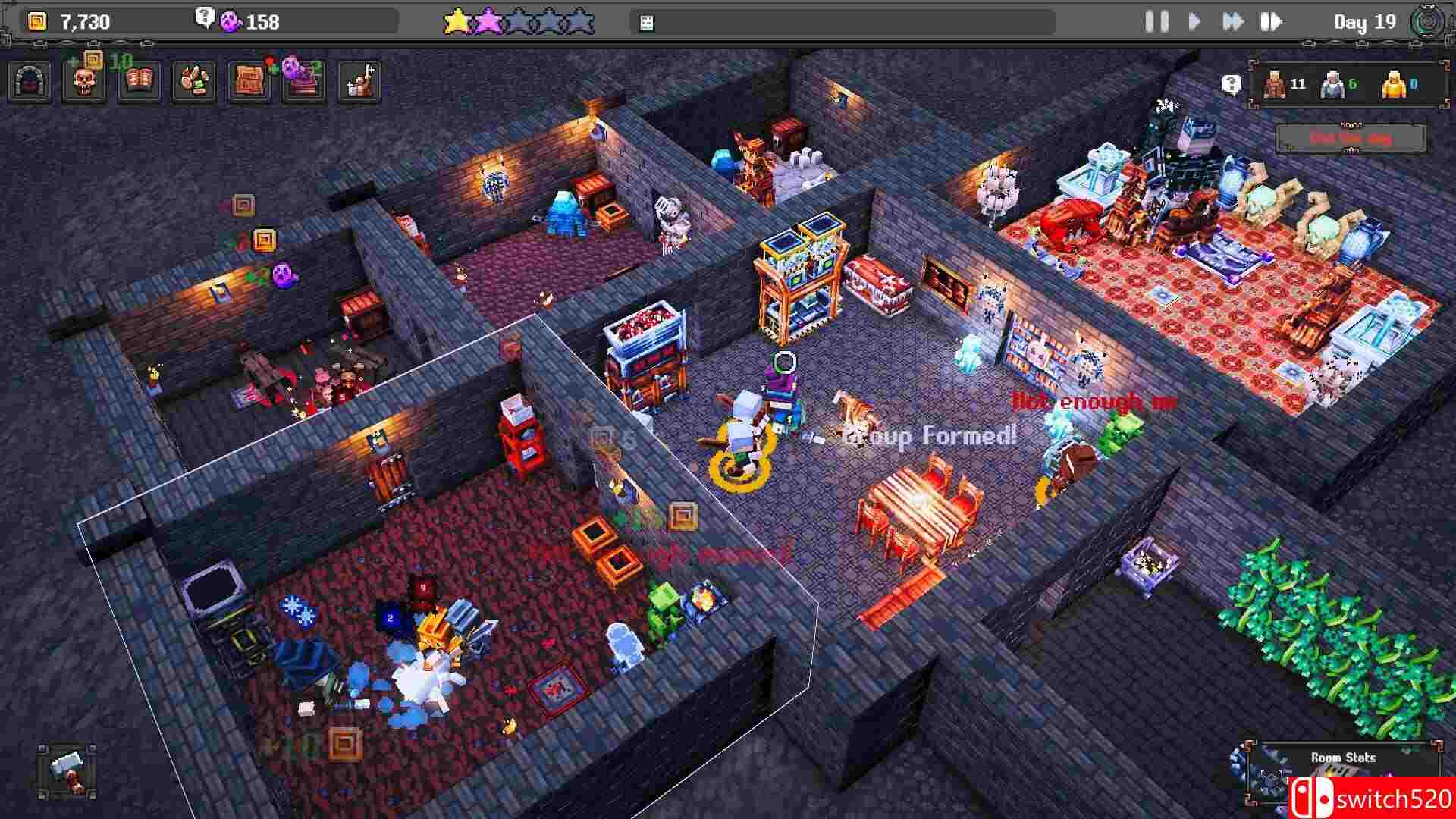Toggle the question-mark help bubble
Viewport: 1456px width, 819px height.
tap(1232, 82)
